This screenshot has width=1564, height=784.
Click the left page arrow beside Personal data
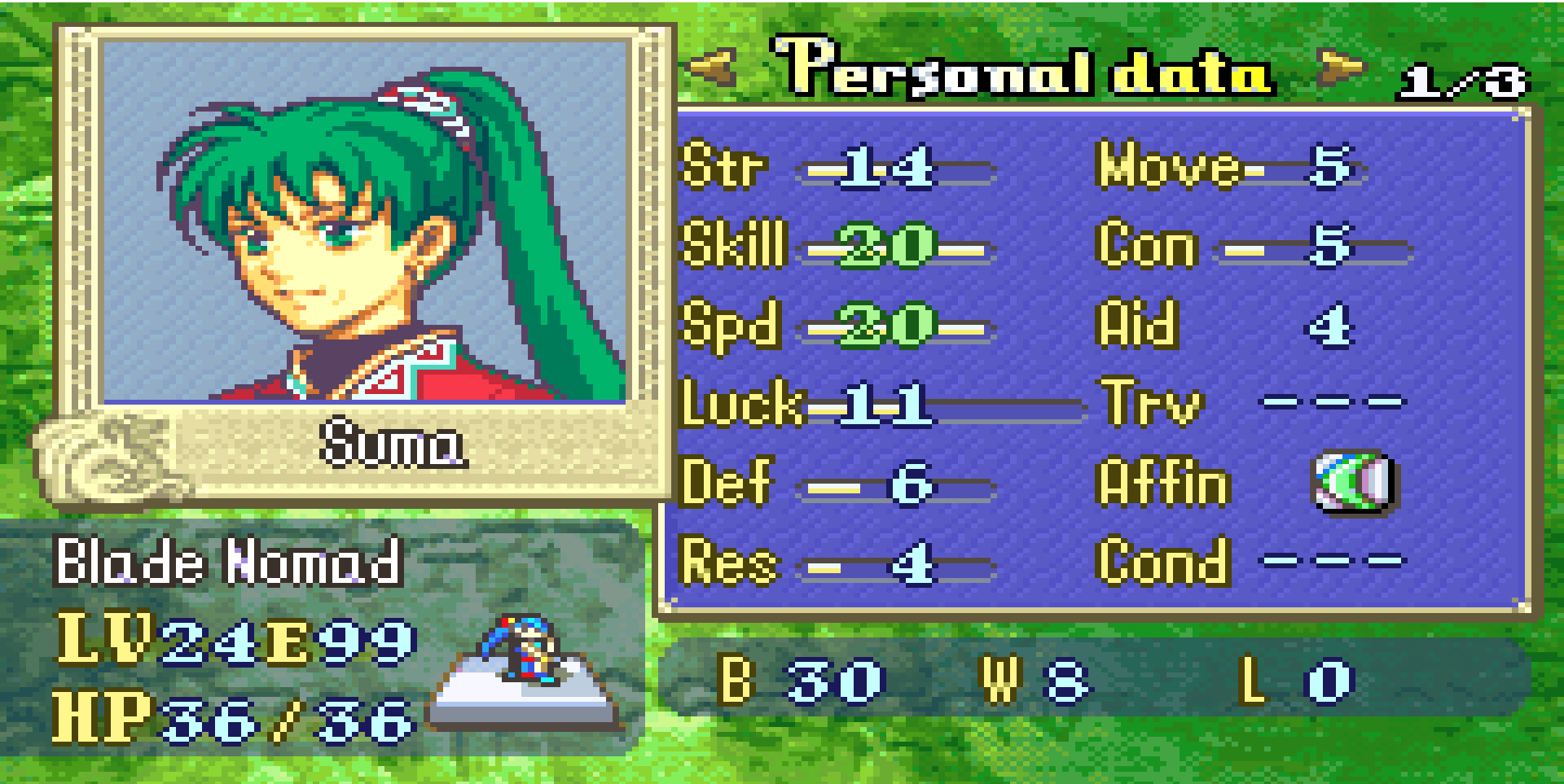click(714, 67)
